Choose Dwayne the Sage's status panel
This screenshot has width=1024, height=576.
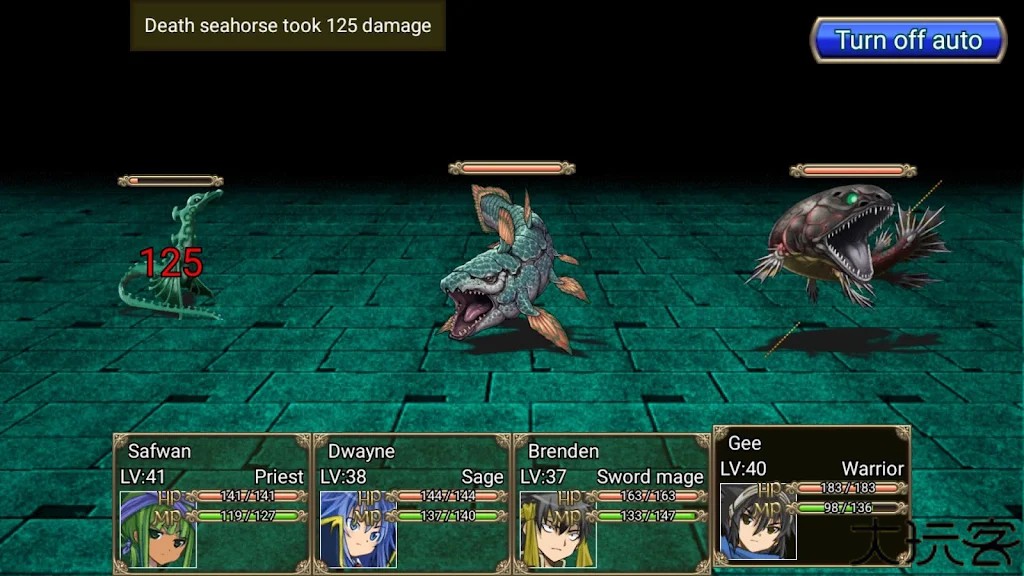pos(412,503)
